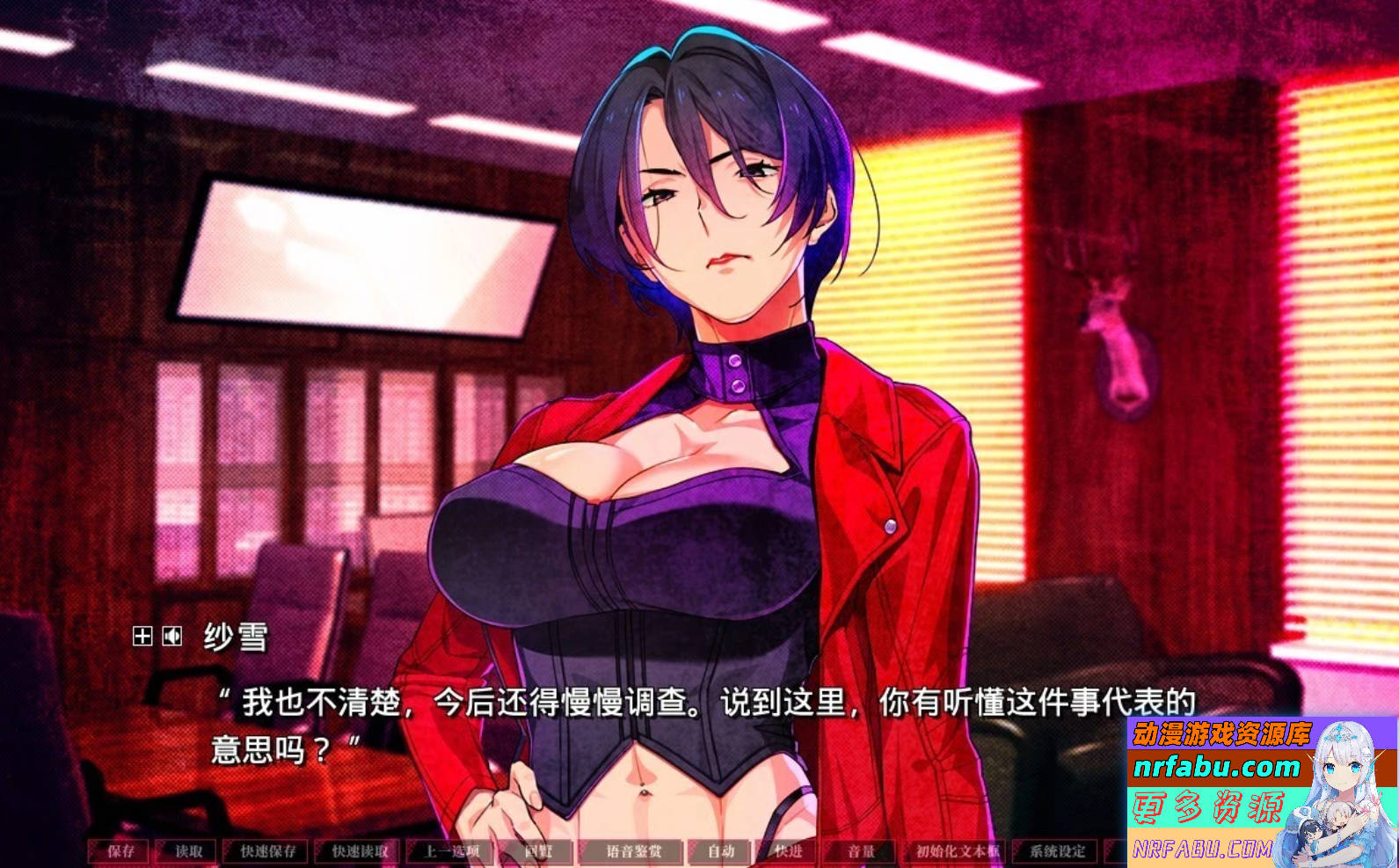The width and height of the screenshot is (1399, 868).
Task: Click the 保存 (Save) button
Action: click(x=120, y=851)
